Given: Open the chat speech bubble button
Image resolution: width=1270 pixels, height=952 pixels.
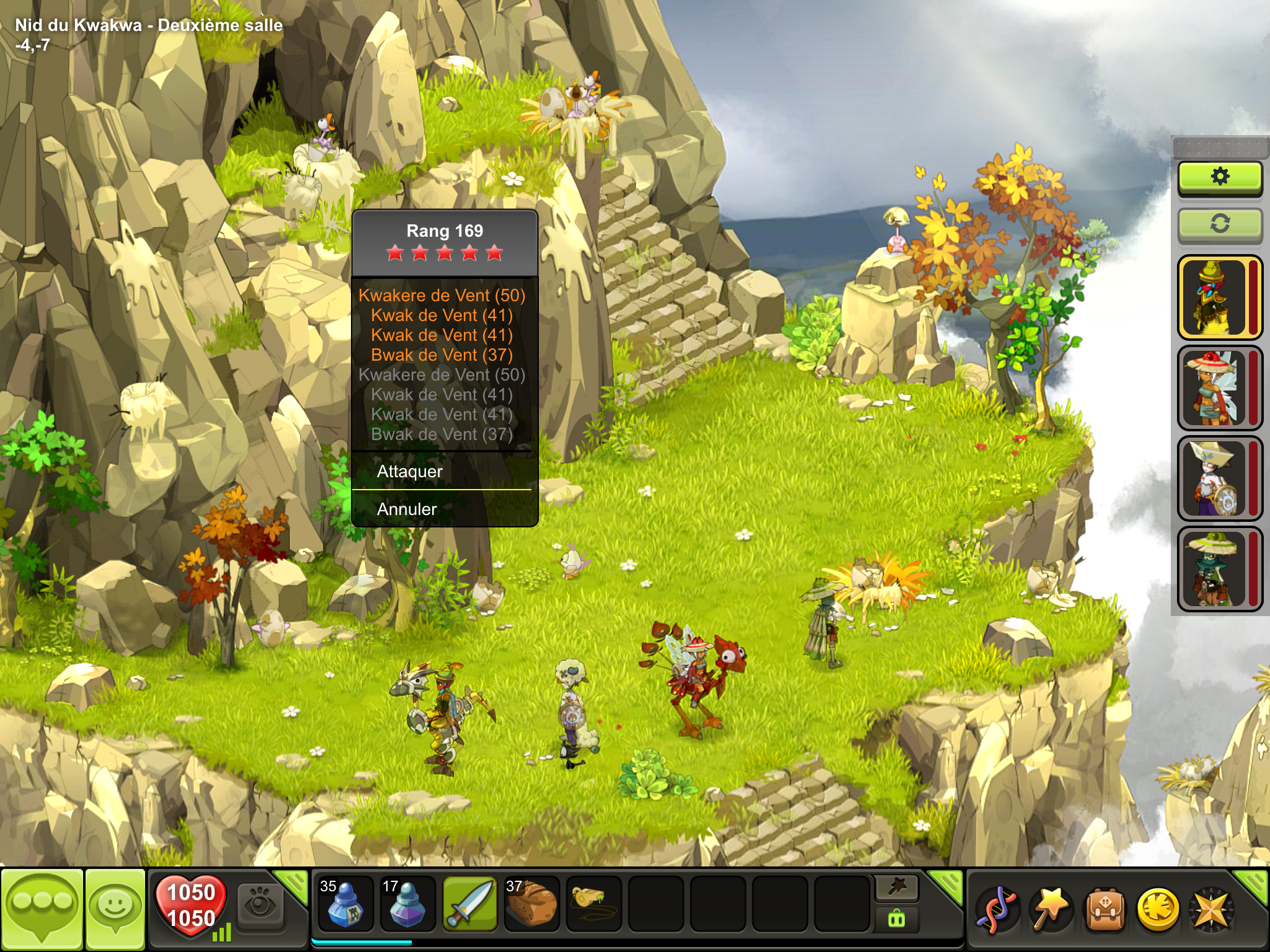Looking at the screenshot, I should [42, 909].
